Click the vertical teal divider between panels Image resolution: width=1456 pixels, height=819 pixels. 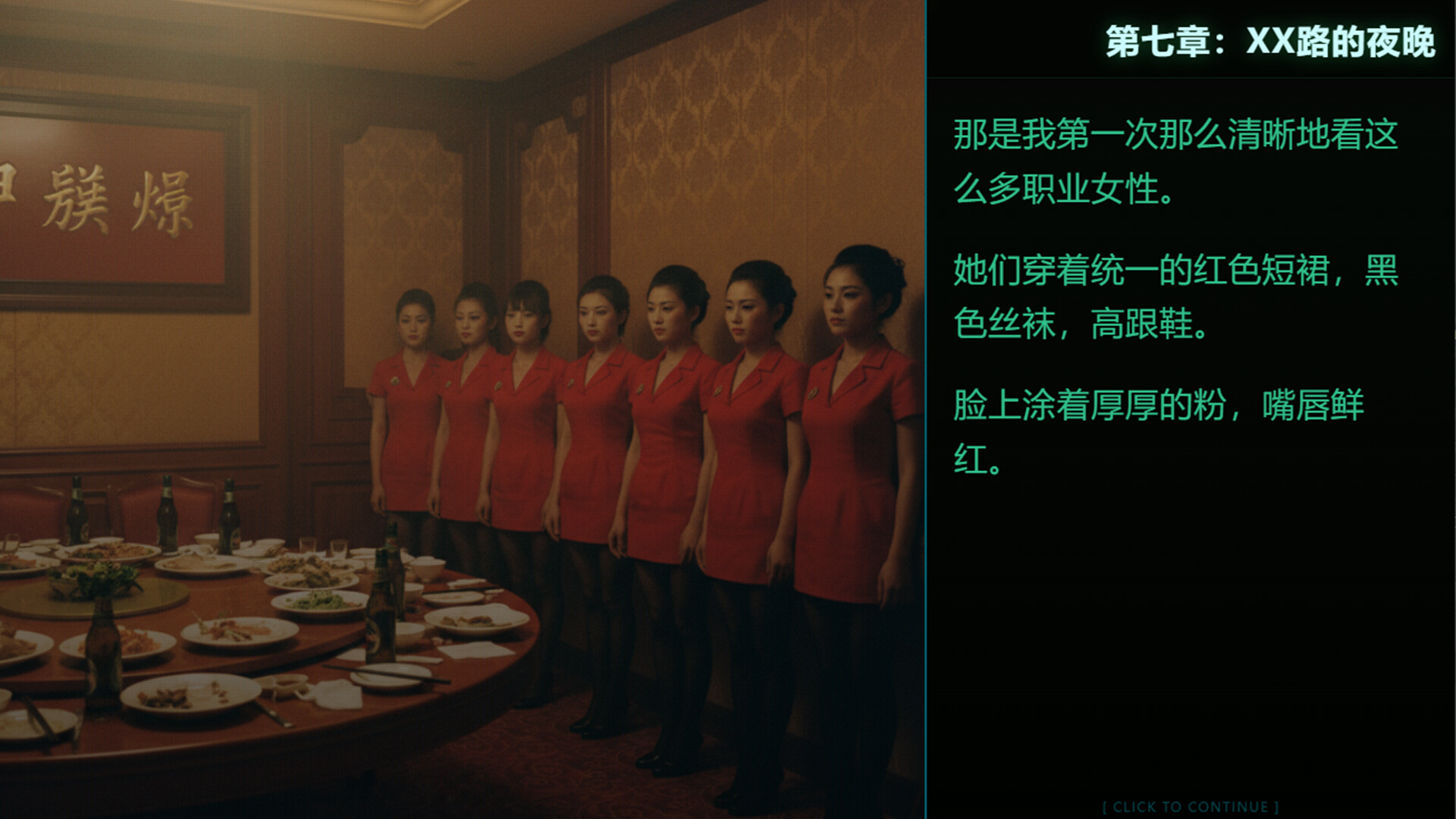coord(927,409)
